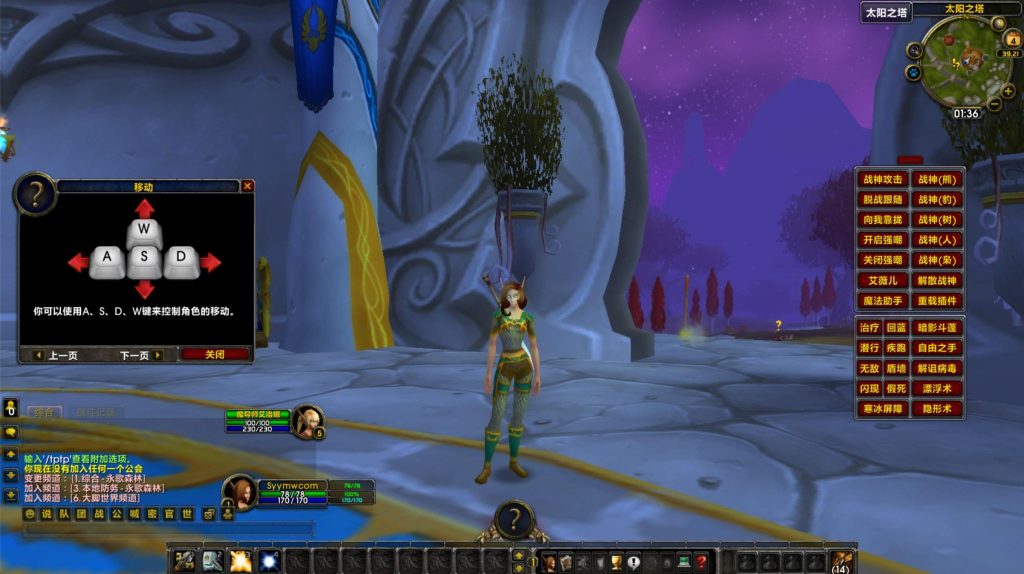Click the 战神攻击 macro button
The image size is (1024, 574).
point(883,180)
